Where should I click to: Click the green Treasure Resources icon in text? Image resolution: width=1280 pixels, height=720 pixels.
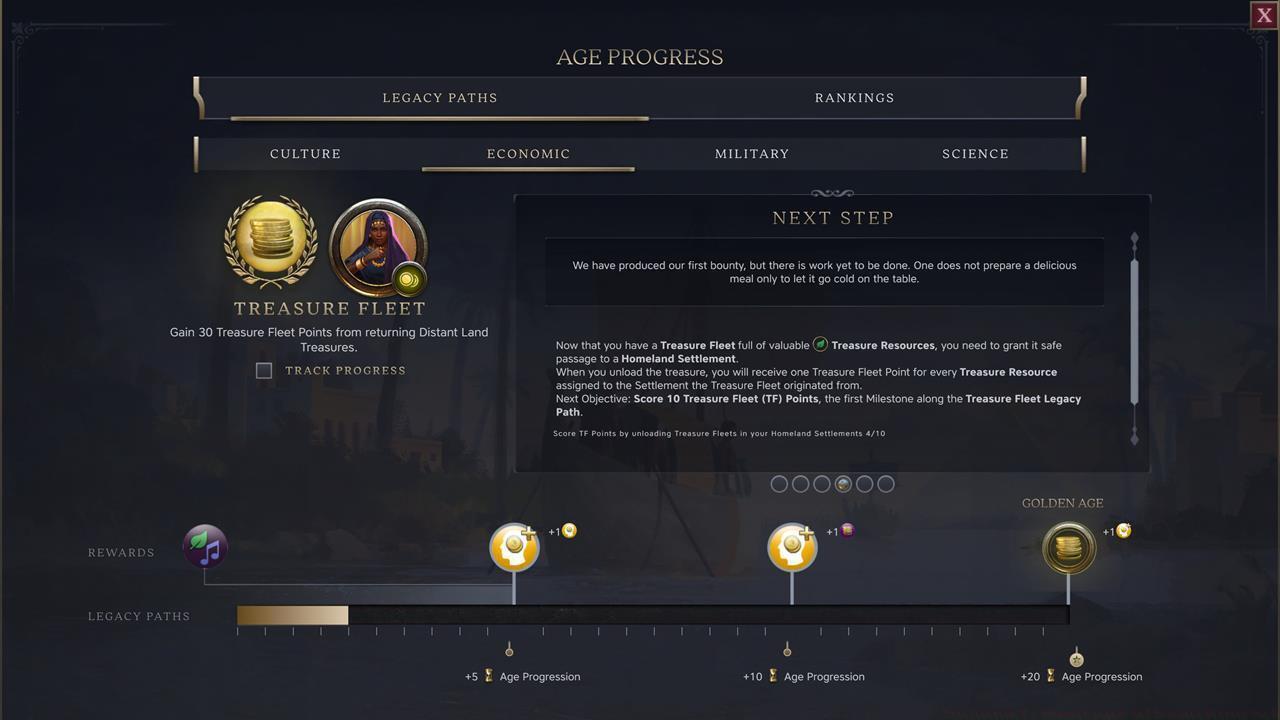click(820, 345)
